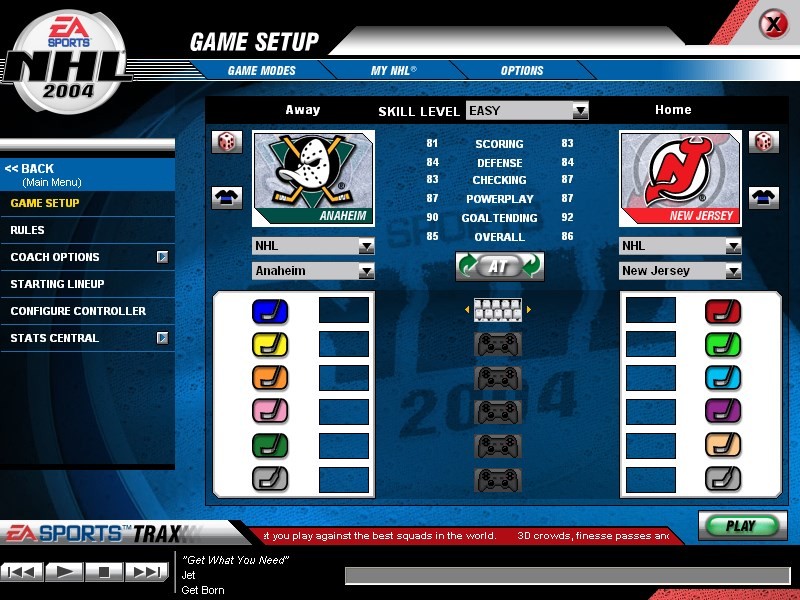Skip to the next EA Trax song

[146, 572]
